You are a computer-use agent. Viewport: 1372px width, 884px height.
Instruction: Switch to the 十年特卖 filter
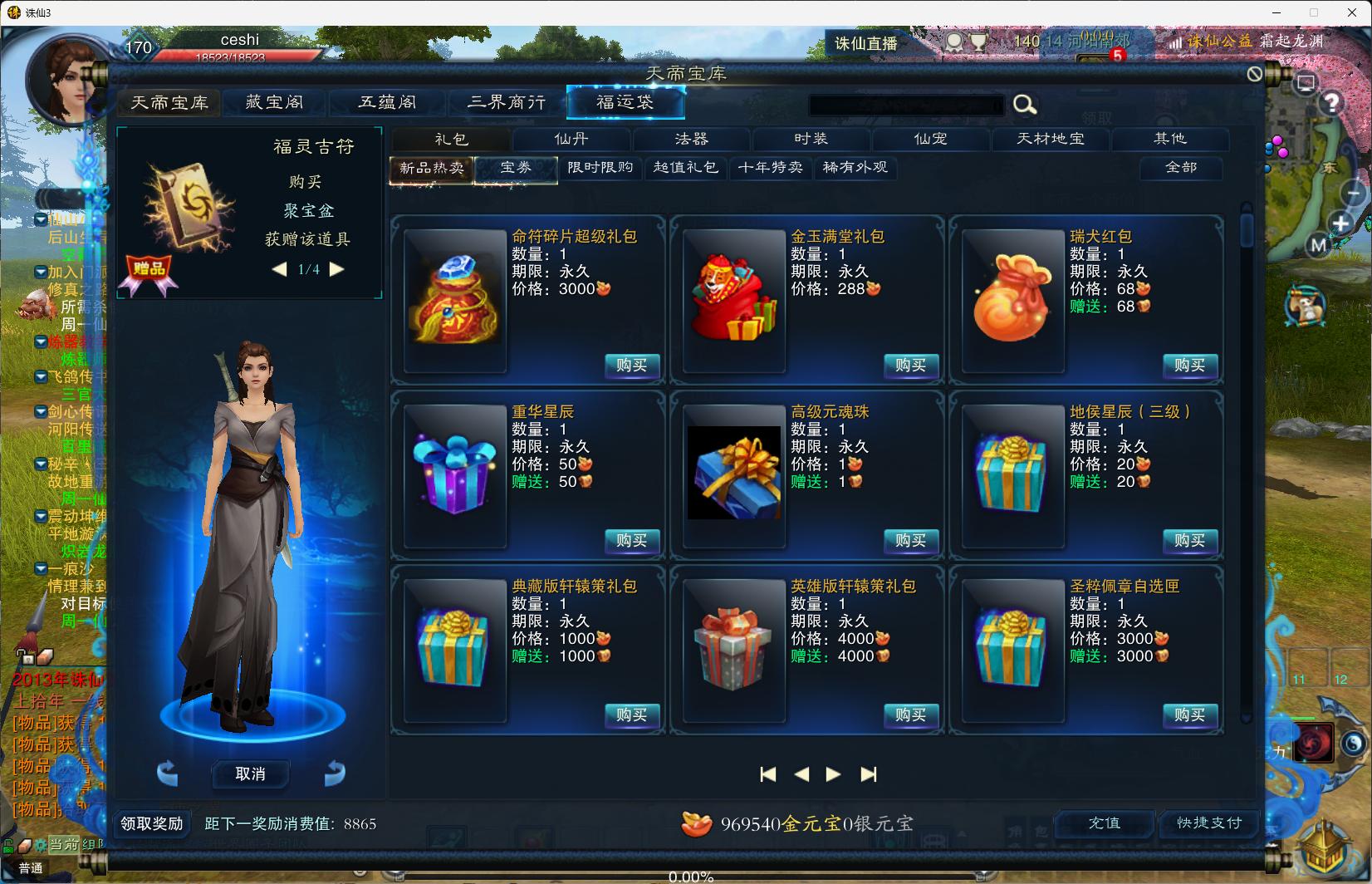770,168
